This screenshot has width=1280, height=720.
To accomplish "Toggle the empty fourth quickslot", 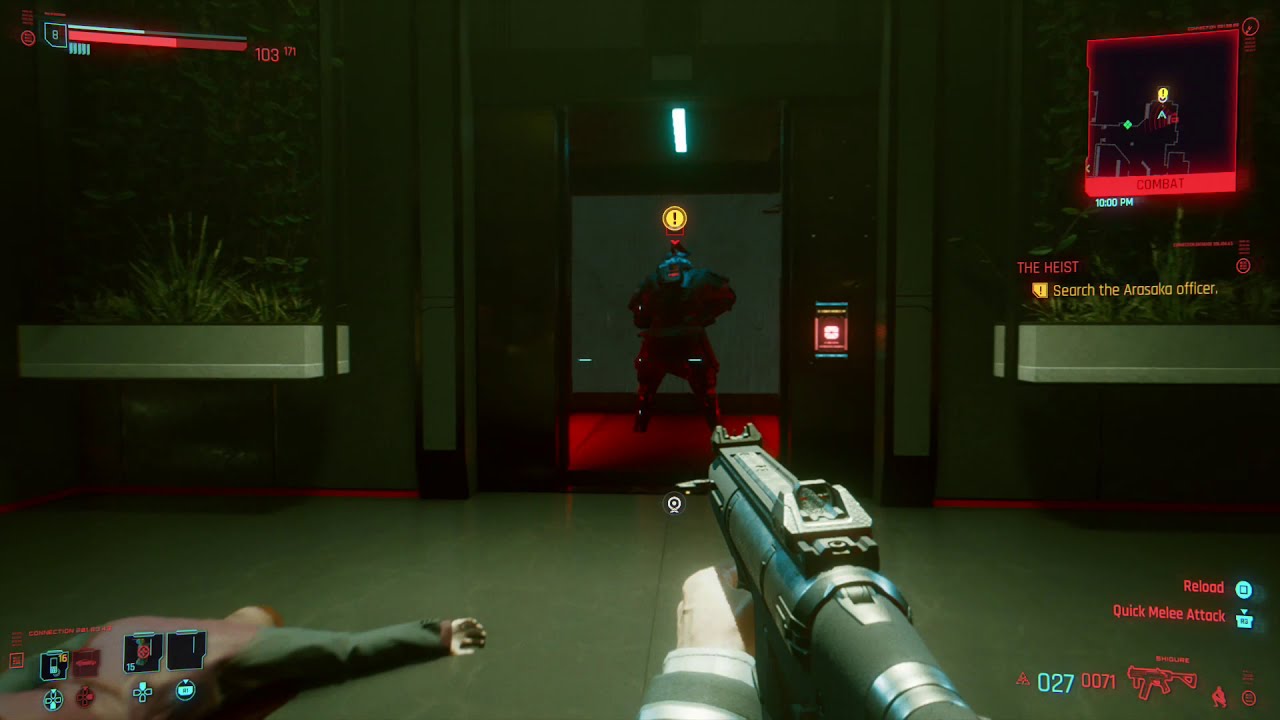I will click(186, 652).
